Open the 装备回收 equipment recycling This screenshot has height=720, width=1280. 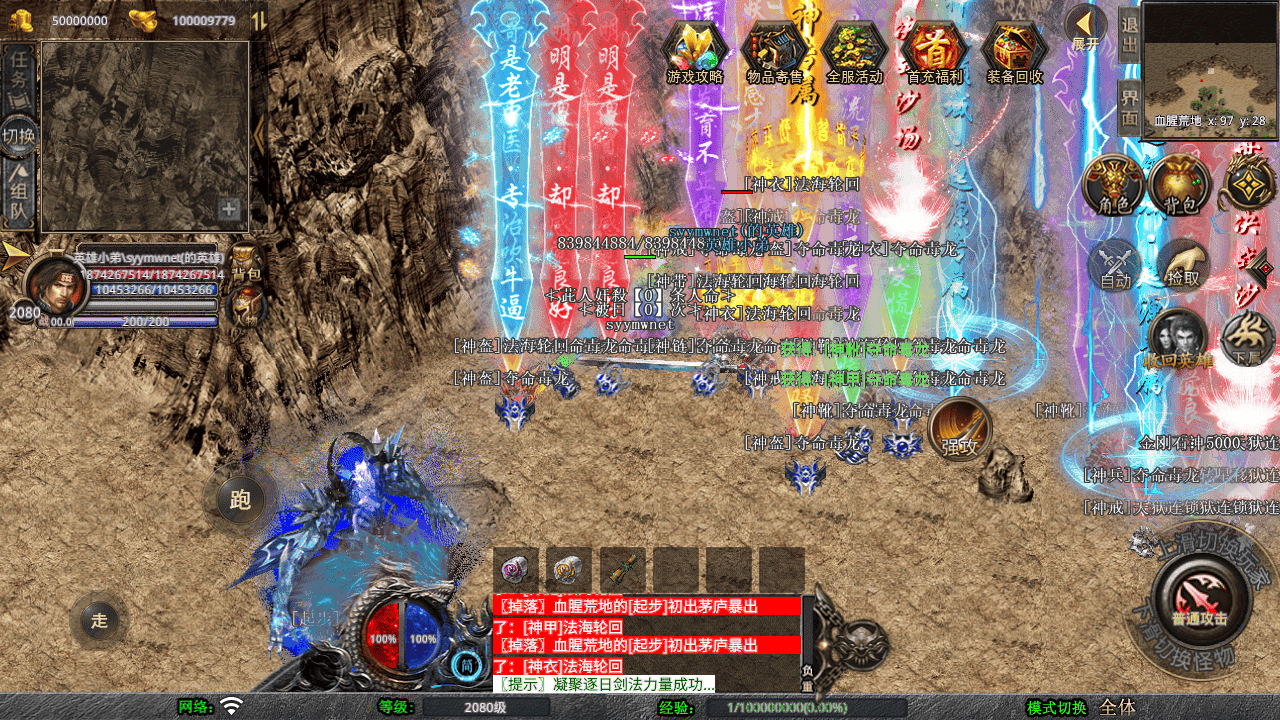pyautogui.click(x=1014, y=52)
